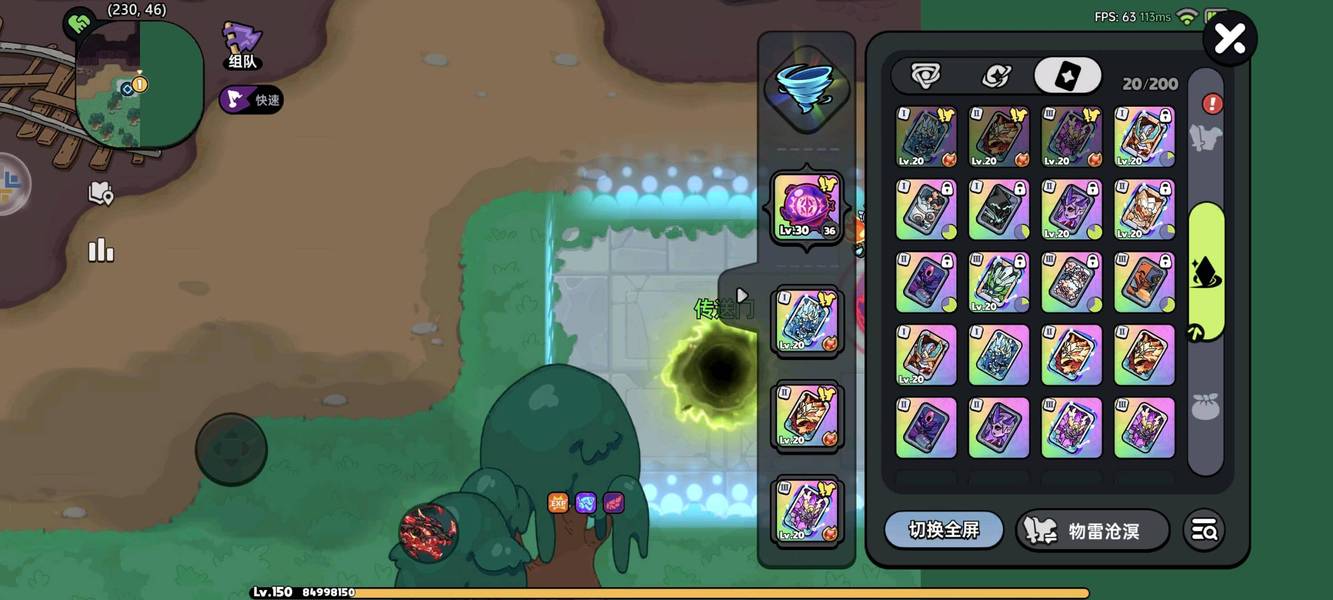Click the green handshake icon by minimap
Screen dimensions: 1333x600
coord(78,23)
